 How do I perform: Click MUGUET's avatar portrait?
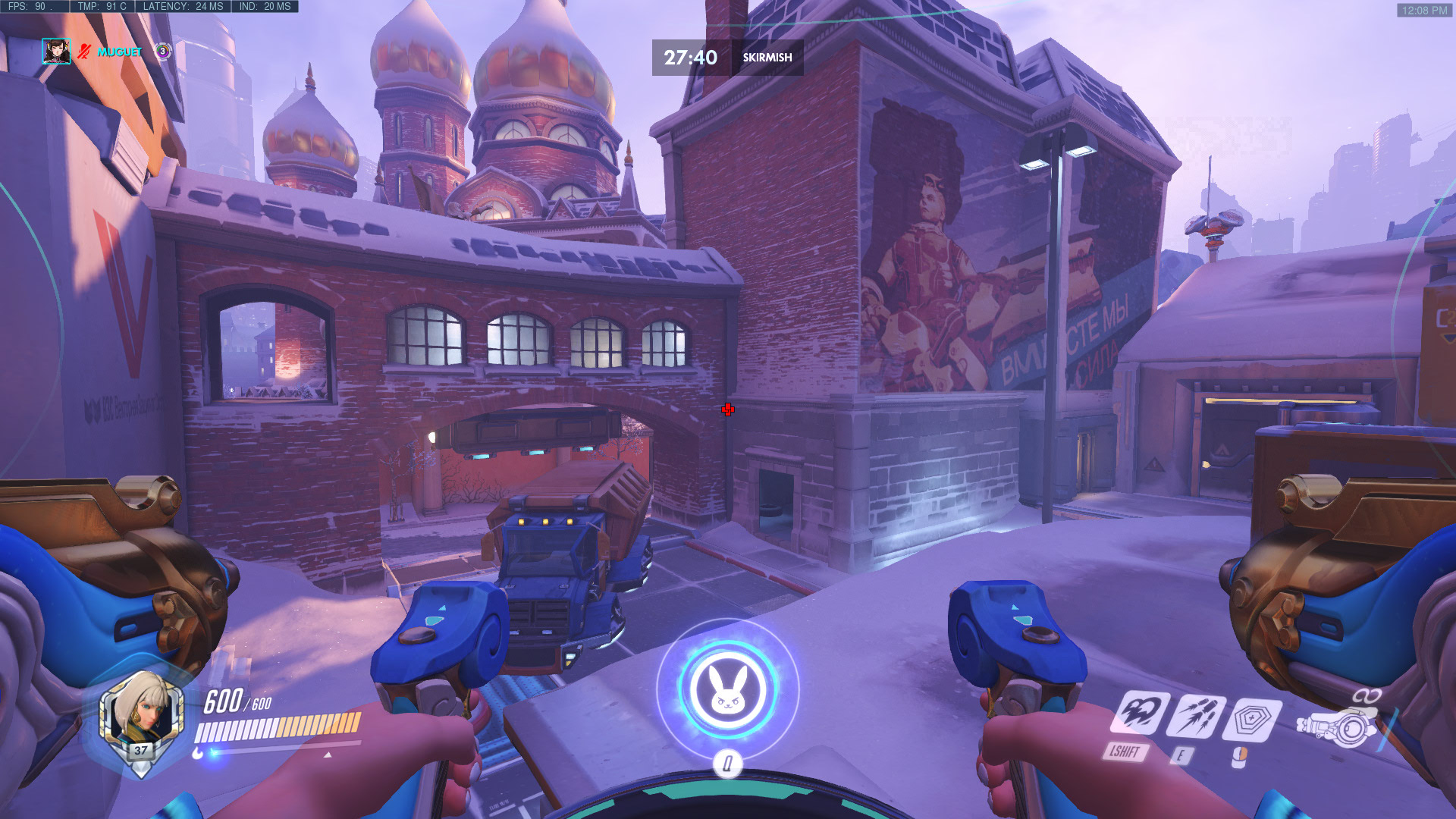click(x=57, y=52)
